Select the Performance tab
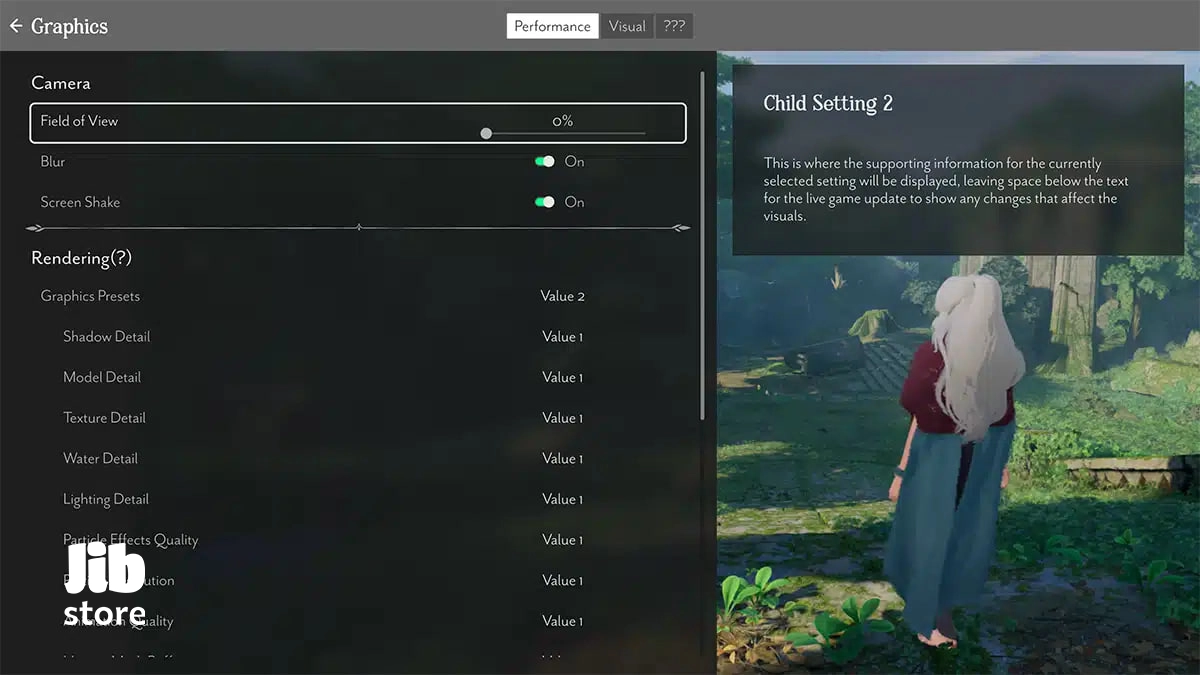1200x675 pixels. click(x=552, y=26)
